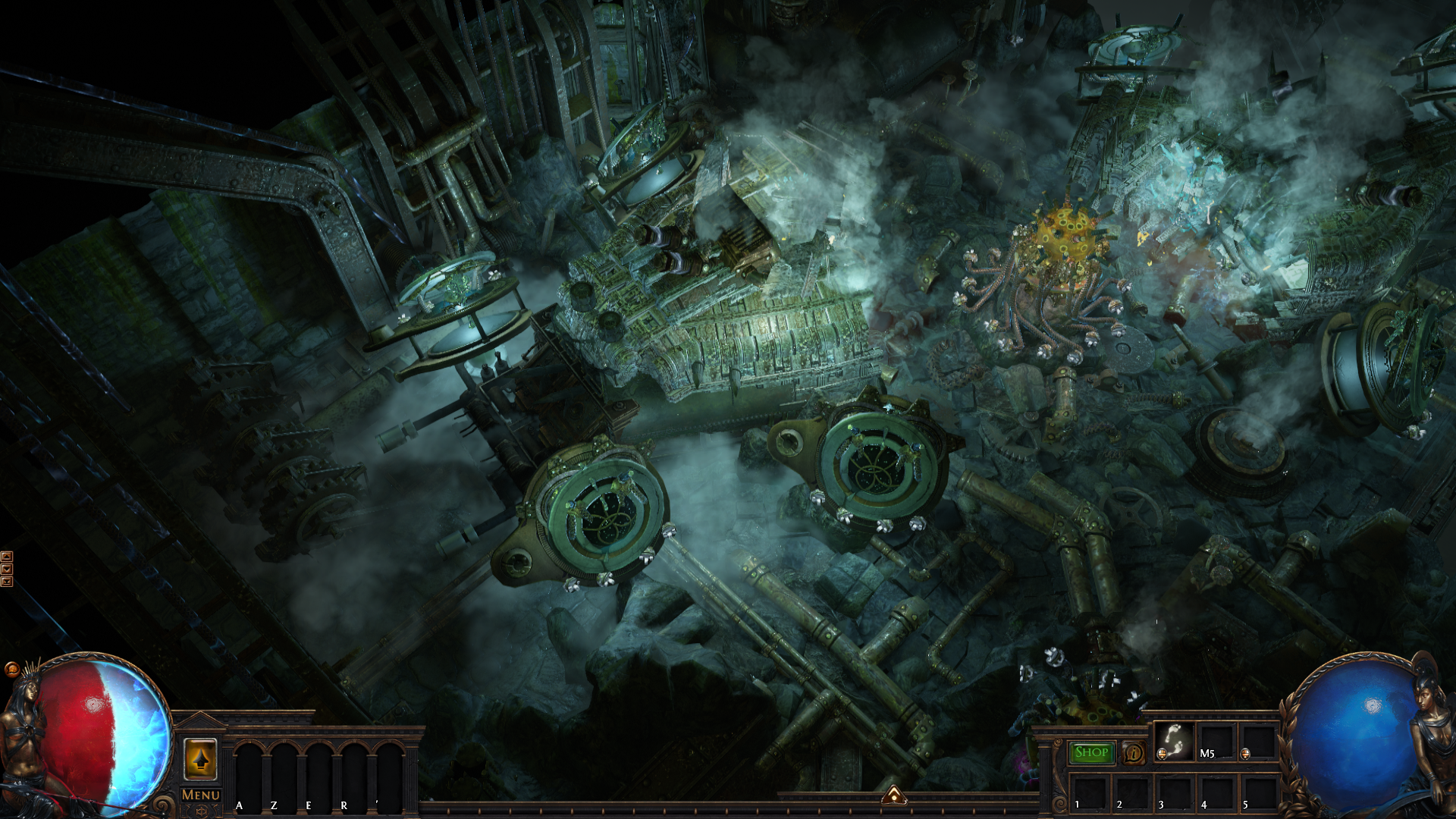This screenshot has height=819, width=1456.
Task: Open the green Shop button
Action: tap(1091, 752)
